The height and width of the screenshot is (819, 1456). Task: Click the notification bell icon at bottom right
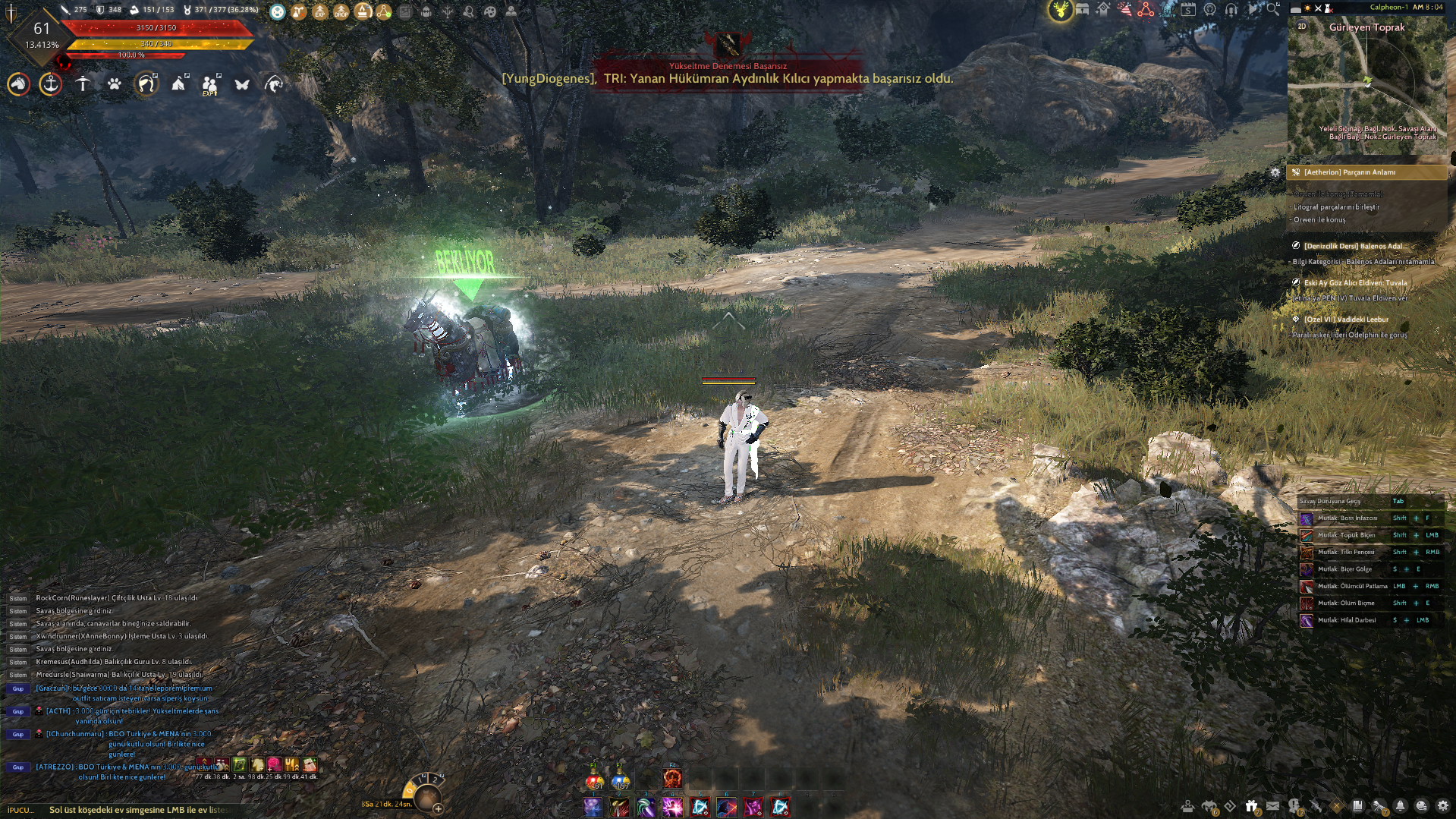click(1399, 805)
